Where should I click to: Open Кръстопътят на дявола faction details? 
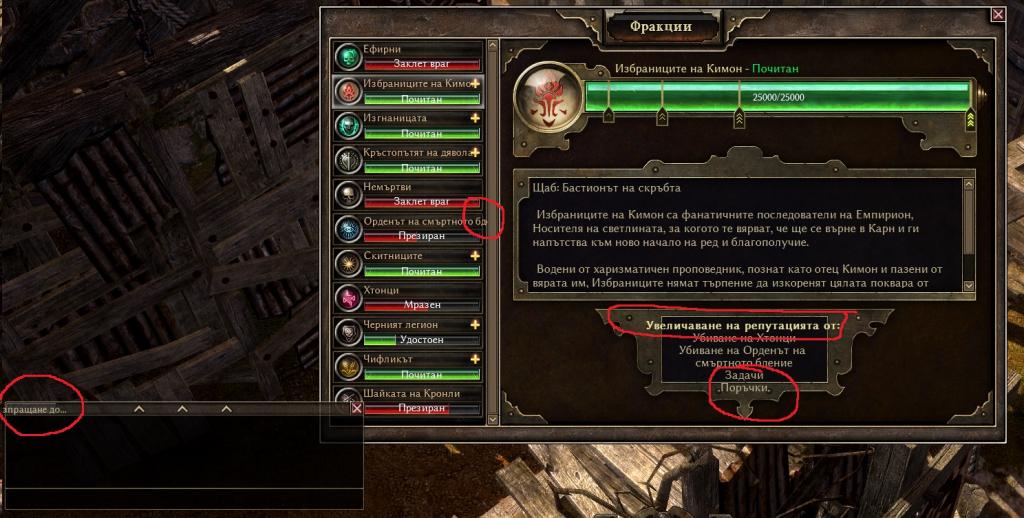coord(408,160)
